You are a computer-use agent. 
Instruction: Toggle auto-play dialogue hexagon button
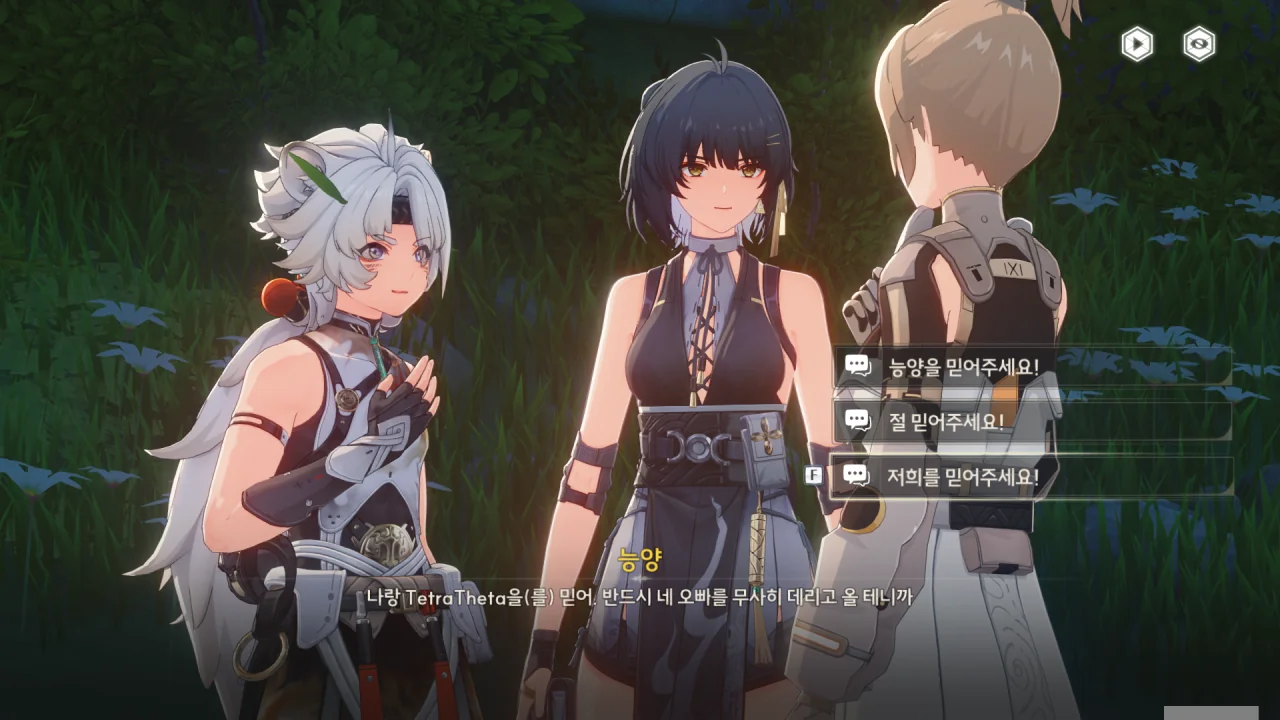click(x=1136, y=44)
